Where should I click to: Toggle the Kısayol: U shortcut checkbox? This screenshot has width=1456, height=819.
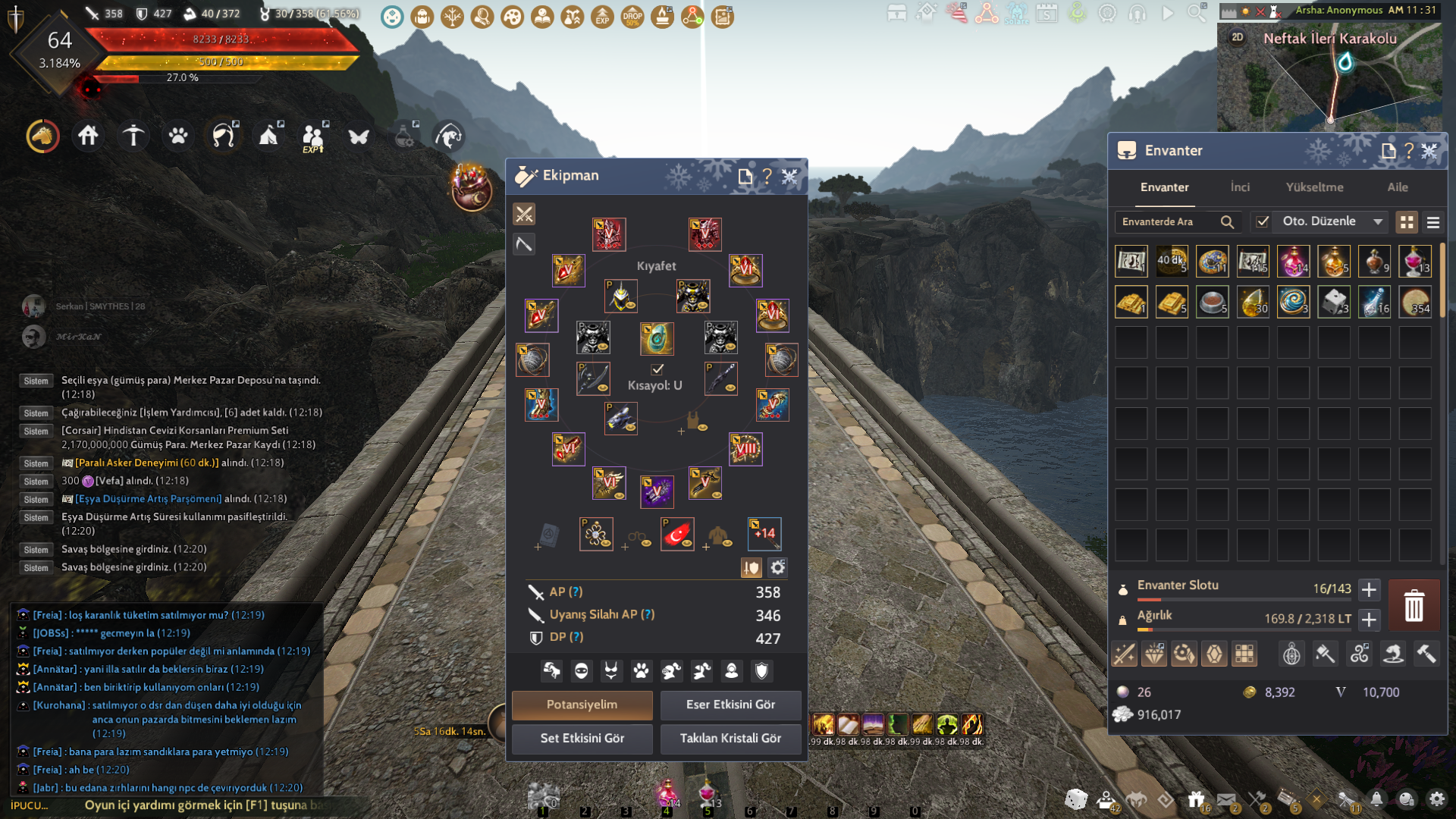coord(657,369)
